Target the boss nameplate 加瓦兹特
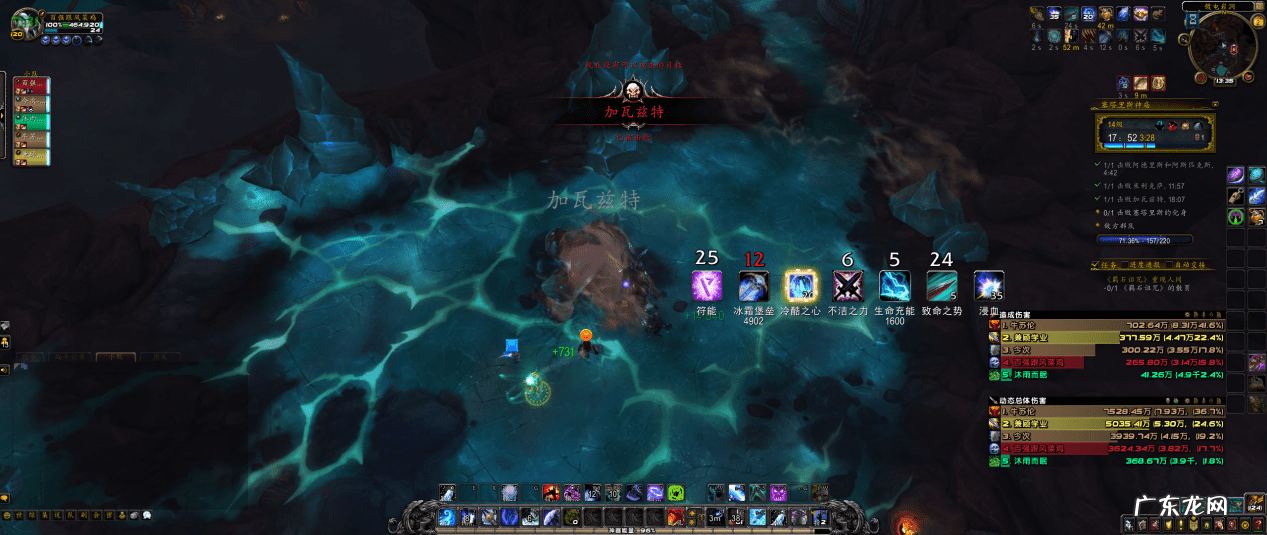 pyautogui.click(x=633, y=112)
